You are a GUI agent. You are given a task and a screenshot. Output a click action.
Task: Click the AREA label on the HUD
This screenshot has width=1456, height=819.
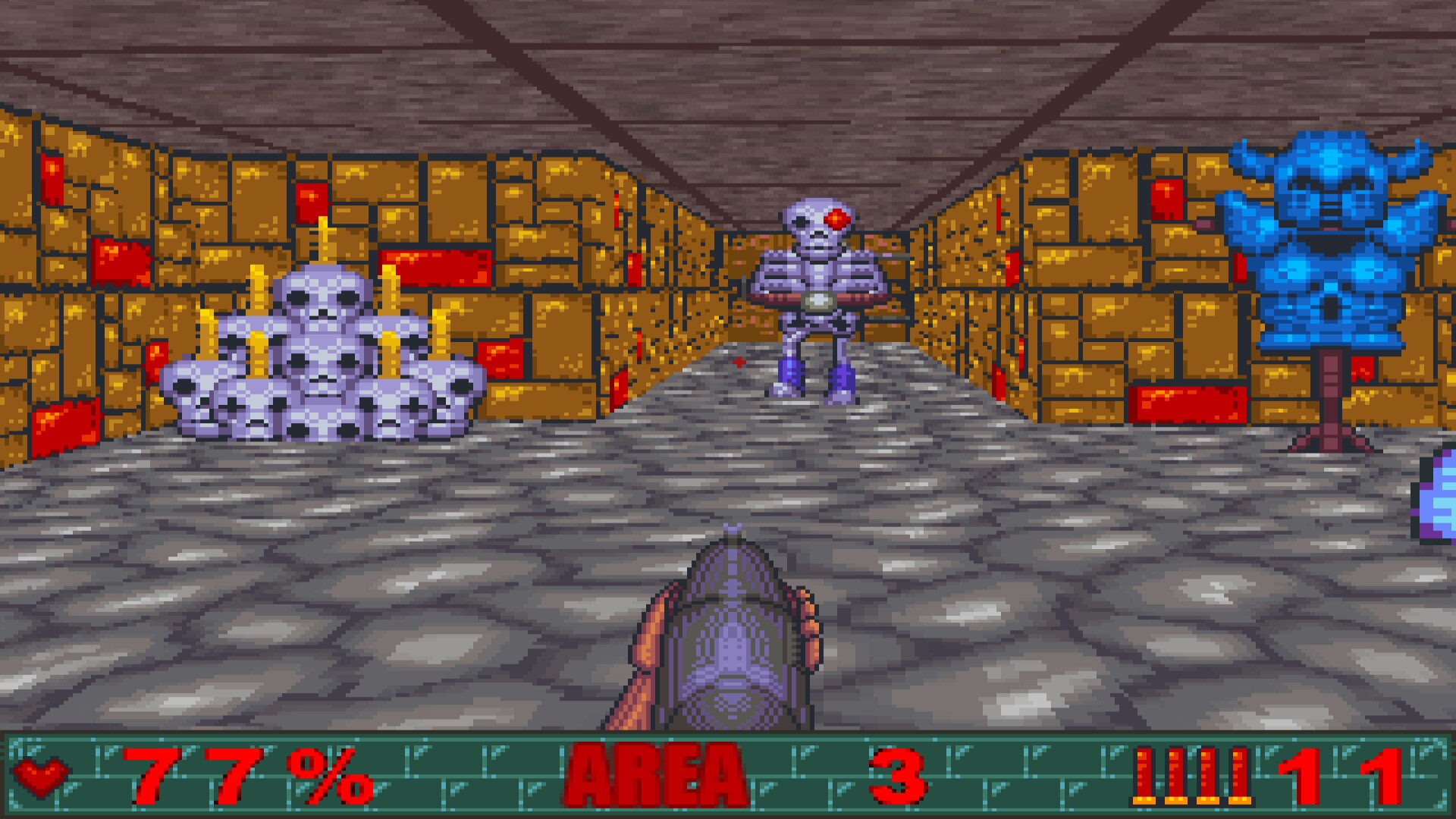pyautogui.click(x=654, y=775)
